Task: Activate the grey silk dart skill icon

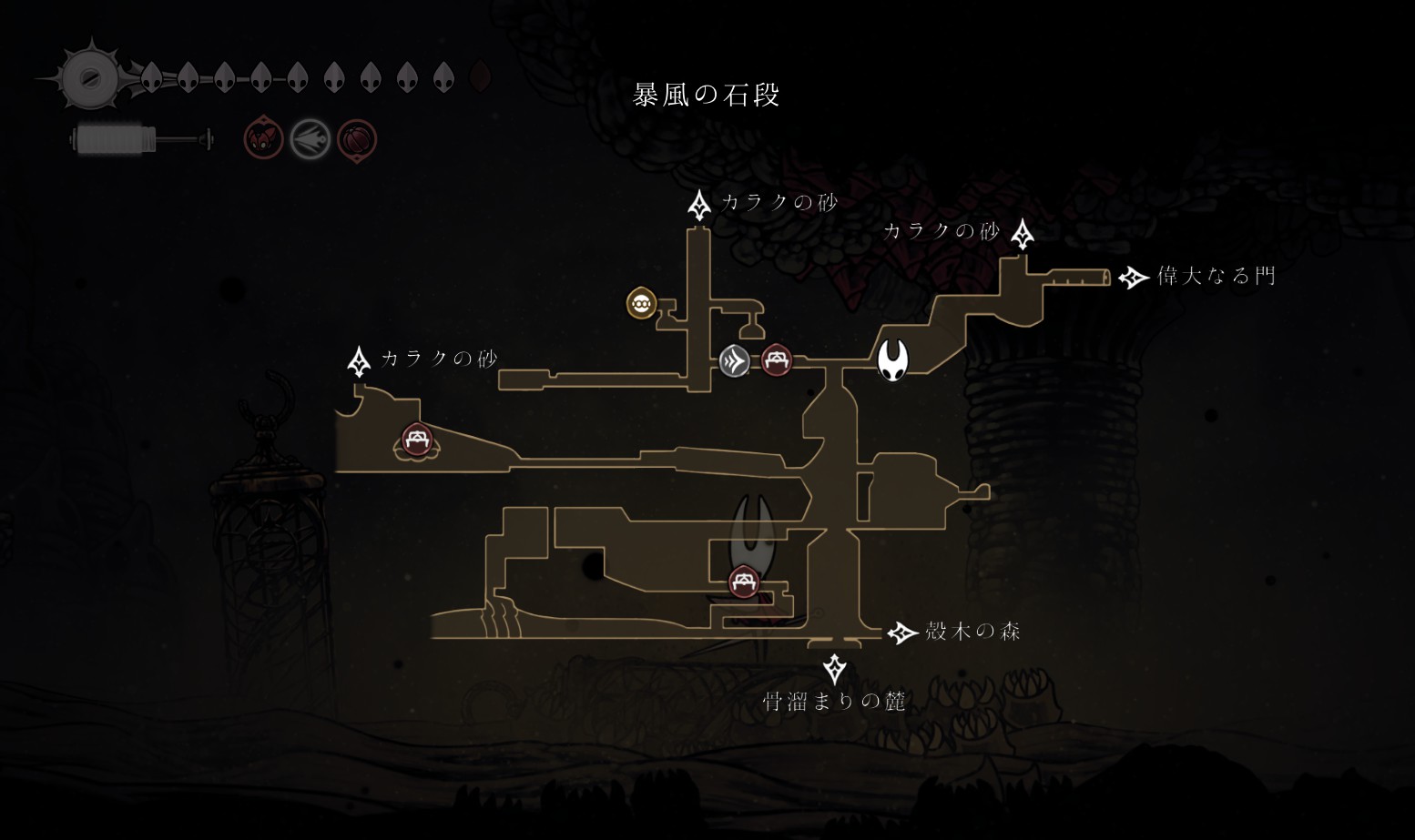Action: click(x=310, y=140)
